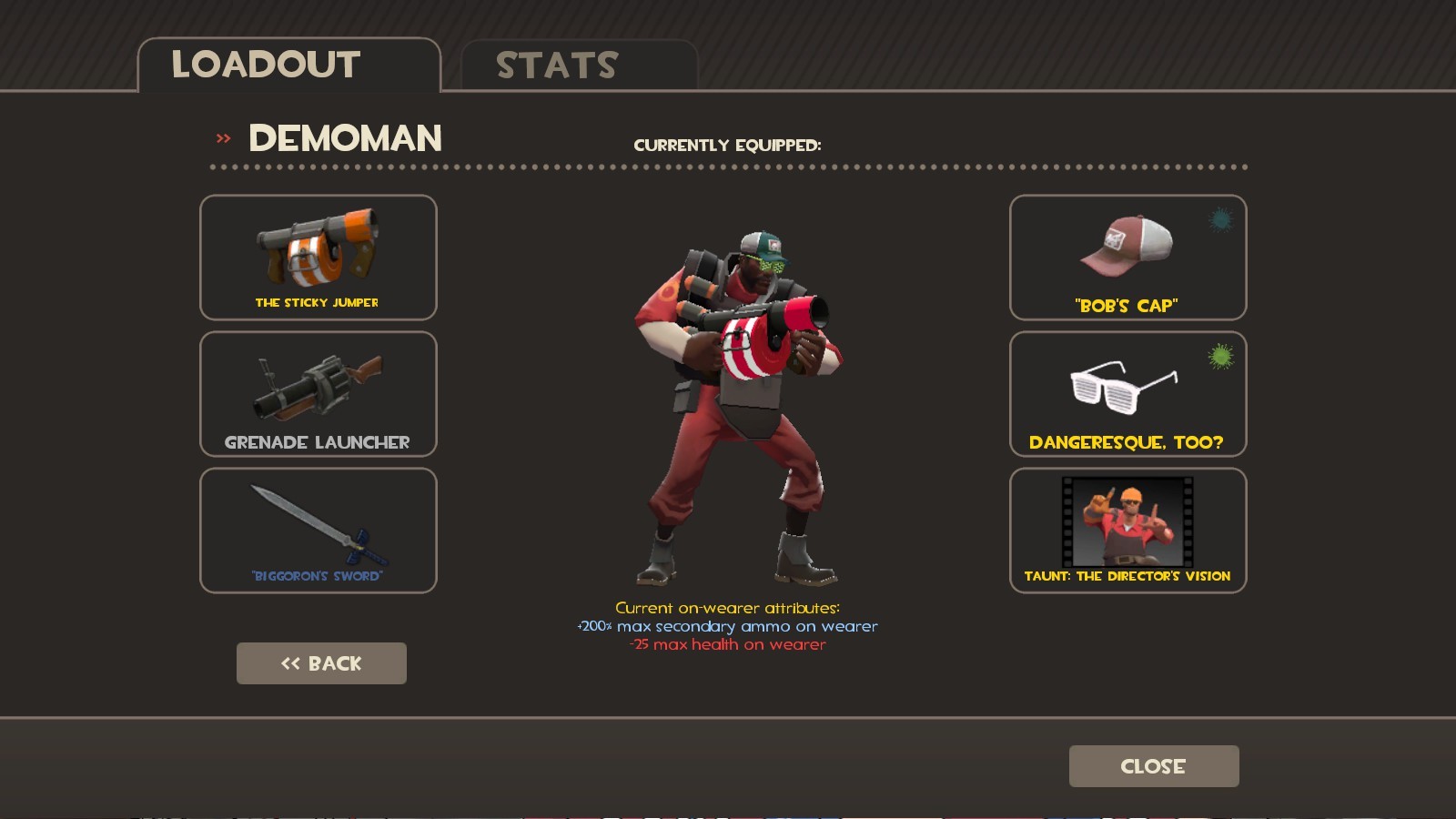Switch to the Stats tab
Image resolution: width=1456 pixels, height=819 pixels.
tap(555, 64)
